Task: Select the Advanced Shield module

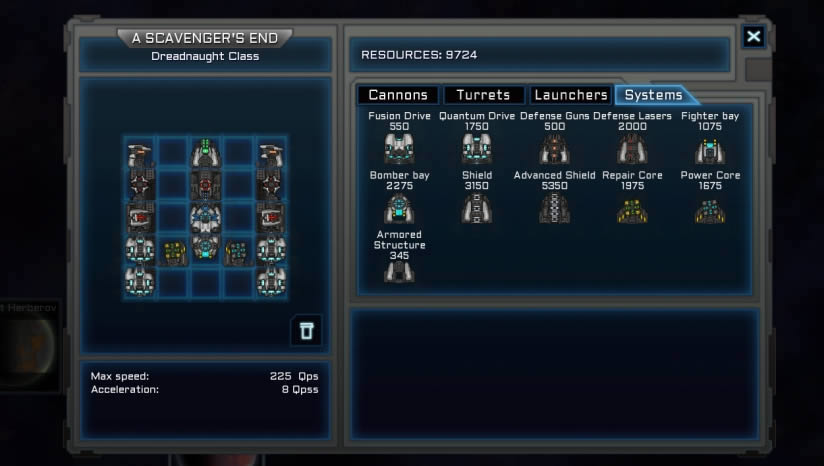Action: (554, 208)
